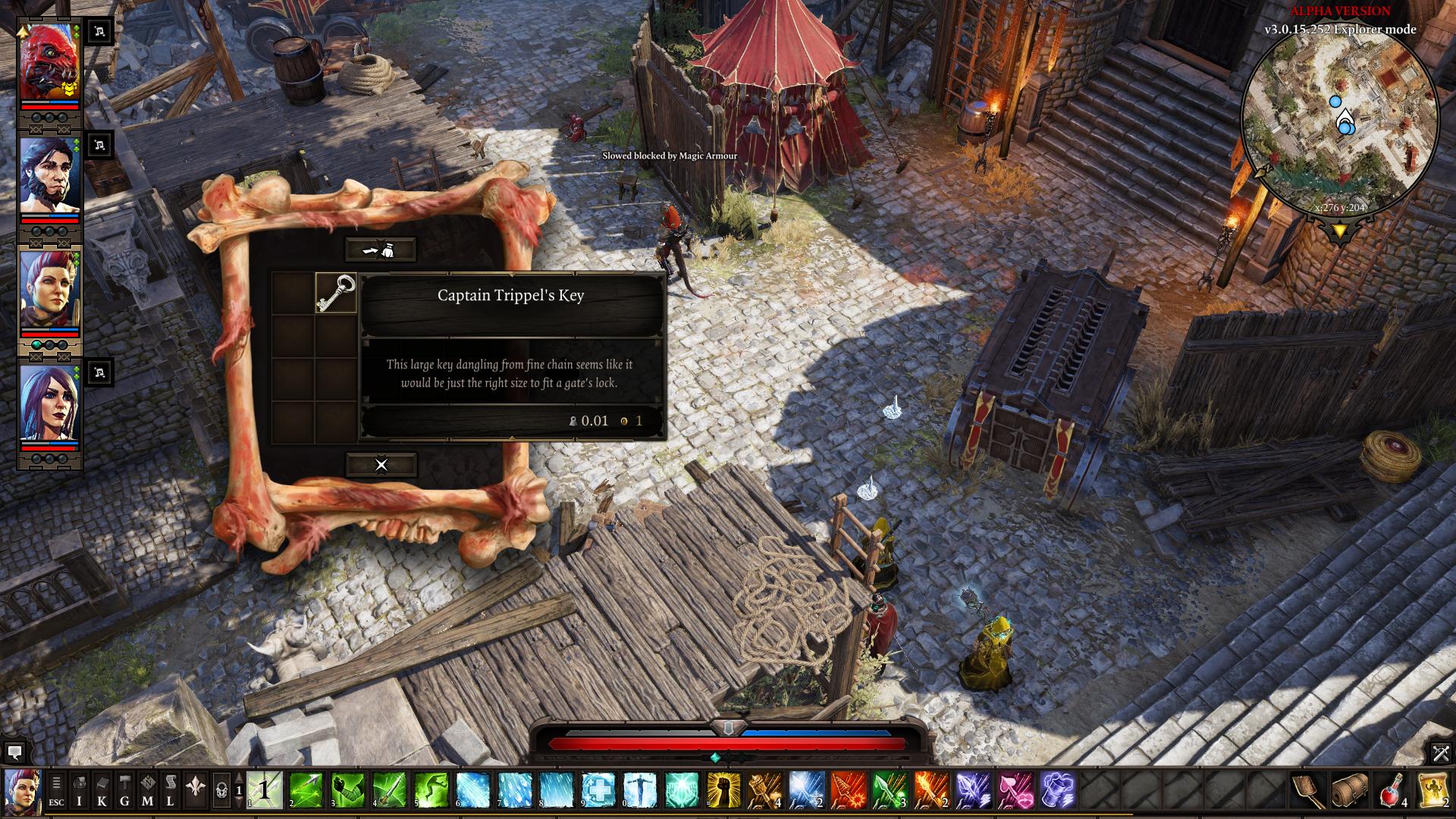Image resolution: width=1456 pixels, height=819 pixels.
Task: Close the bone-framed loot window
Action: (381, 465)
